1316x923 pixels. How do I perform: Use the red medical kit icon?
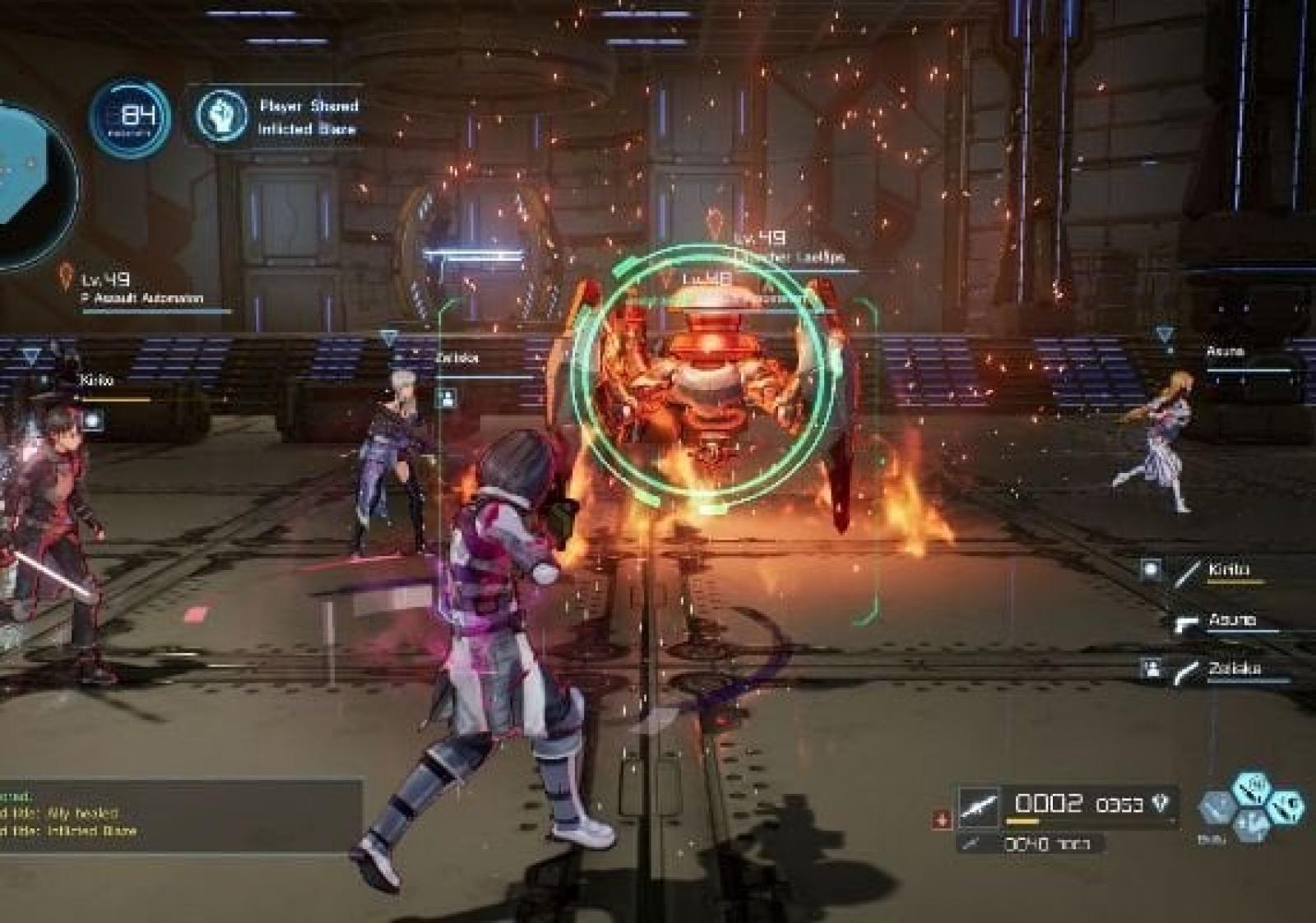coord(942,819)
